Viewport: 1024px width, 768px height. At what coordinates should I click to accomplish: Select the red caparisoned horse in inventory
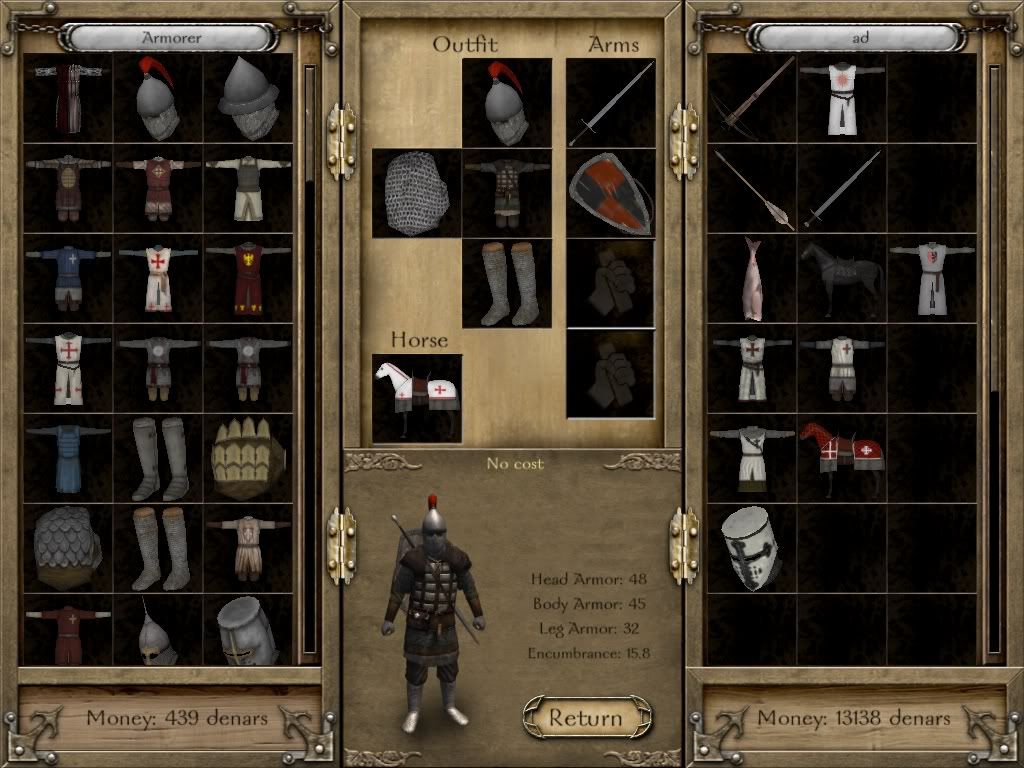tap(841, 458)
